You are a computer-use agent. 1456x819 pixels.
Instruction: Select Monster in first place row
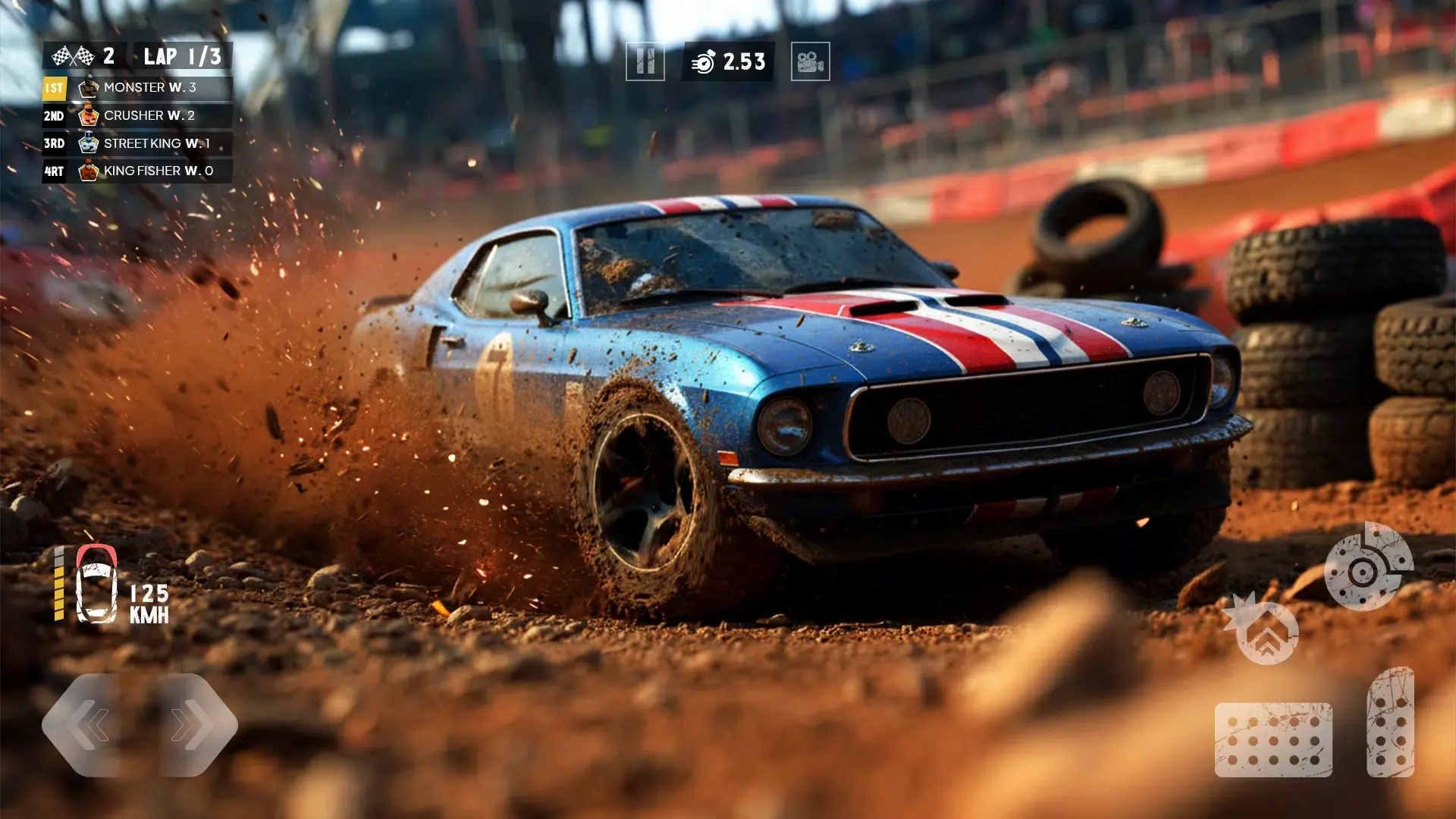coord(137,88)
